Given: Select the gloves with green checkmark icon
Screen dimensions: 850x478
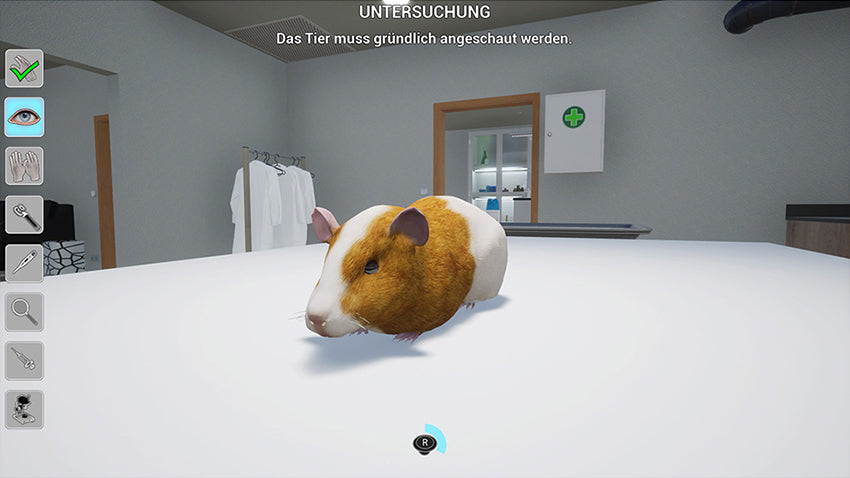Looking at the screenshot, I should click(24, 68).
